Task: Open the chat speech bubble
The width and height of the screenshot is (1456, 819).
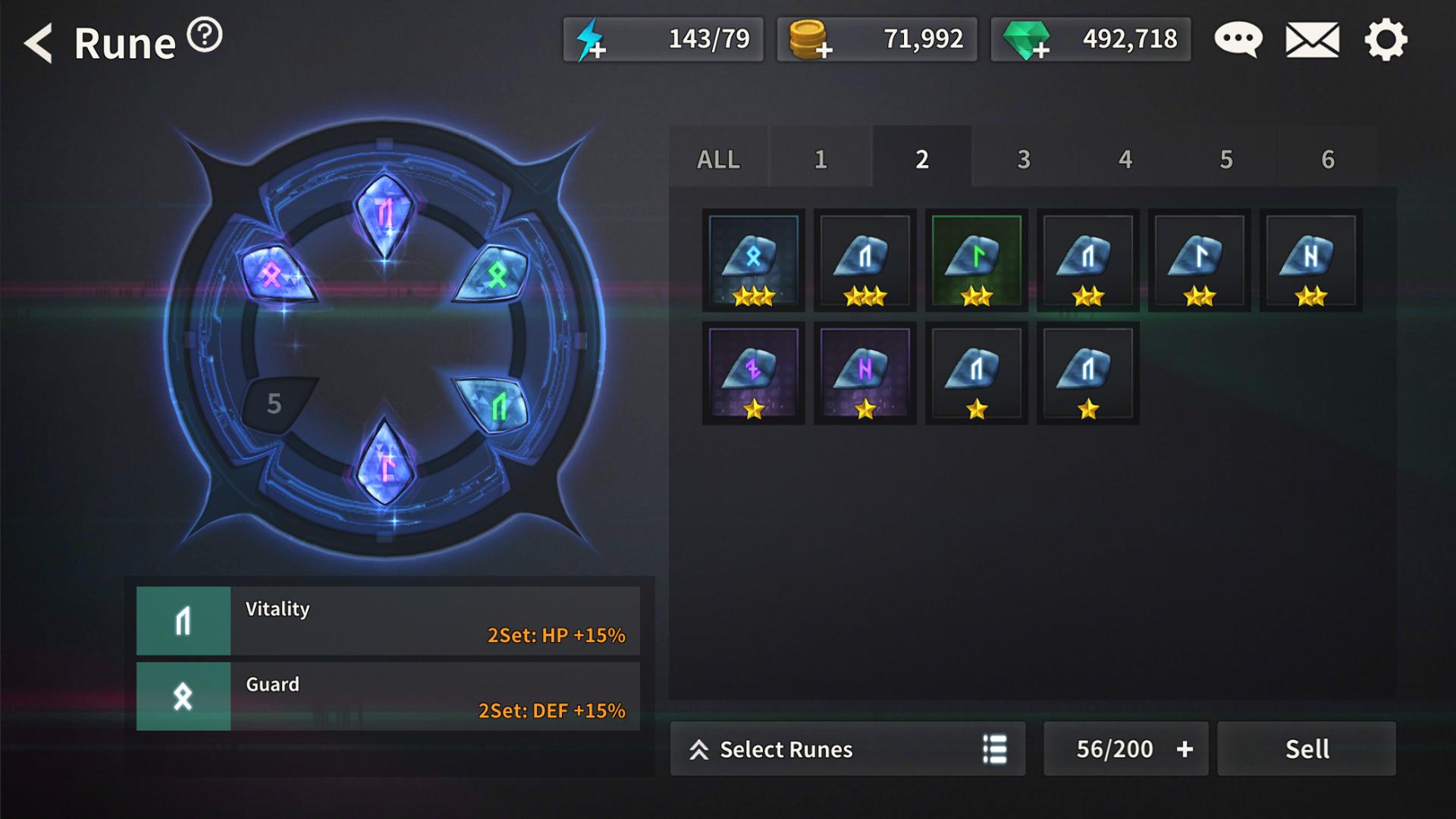Action: coord(1238,39)
